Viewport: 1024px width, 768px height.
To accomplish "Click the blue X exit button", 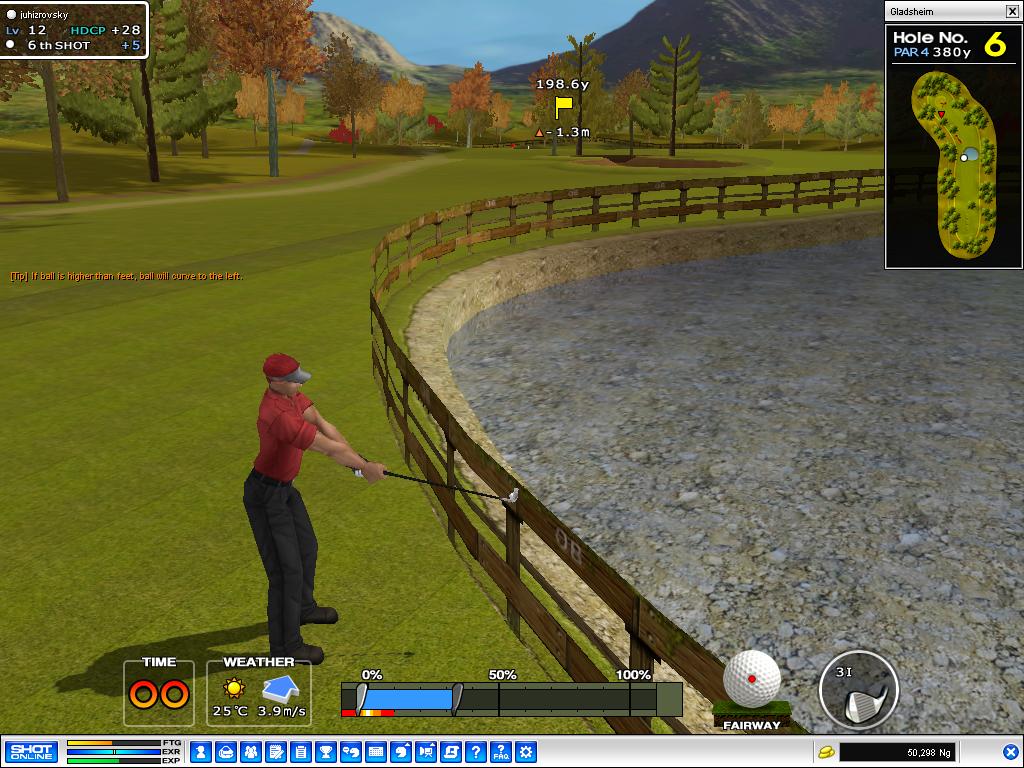I will pos(1010,751).
